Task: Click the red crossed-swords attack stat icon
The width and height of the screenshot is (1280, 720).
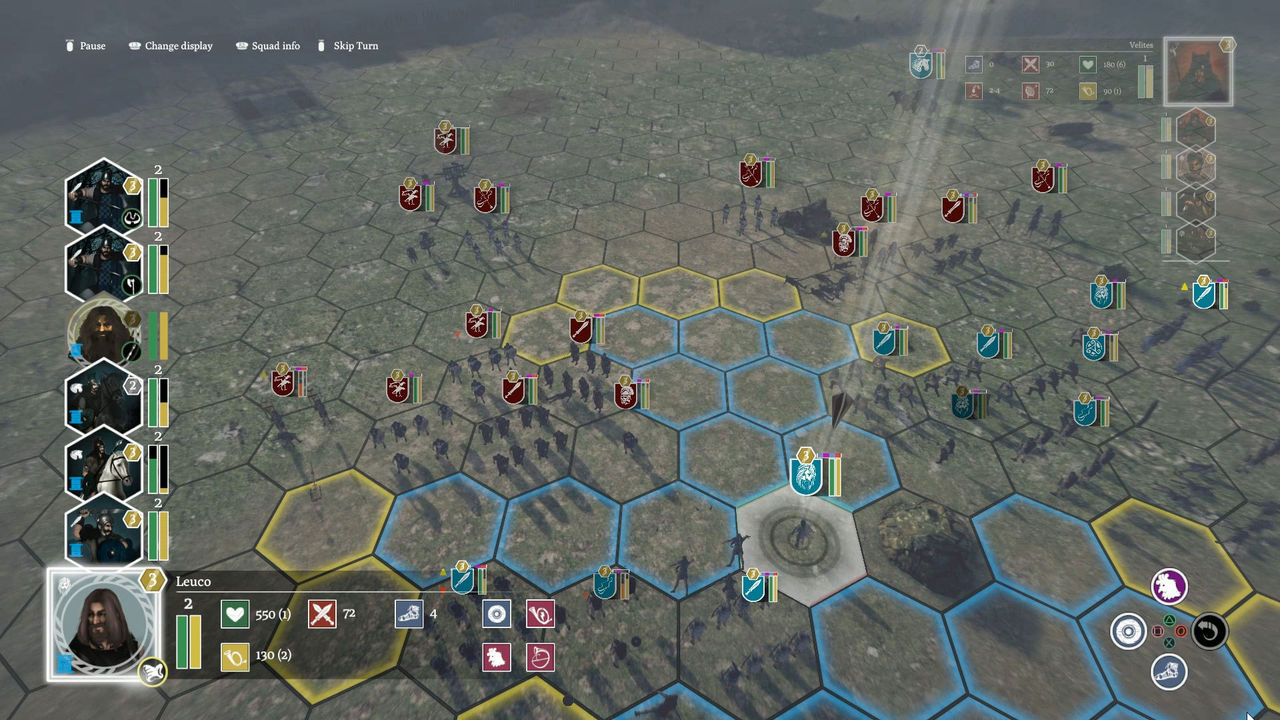Action: [324, 613]
